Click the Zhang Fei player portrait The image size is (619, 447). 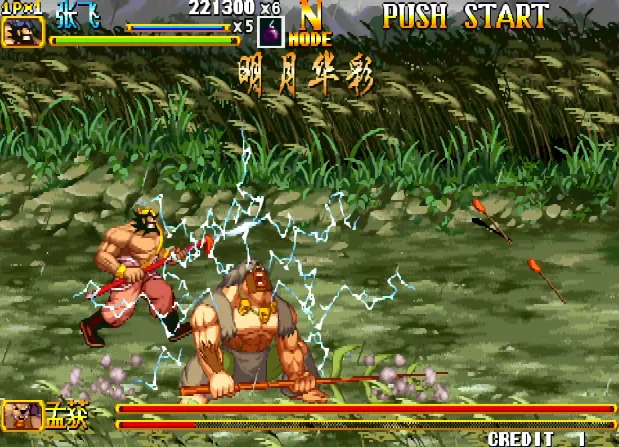(22, 32)
